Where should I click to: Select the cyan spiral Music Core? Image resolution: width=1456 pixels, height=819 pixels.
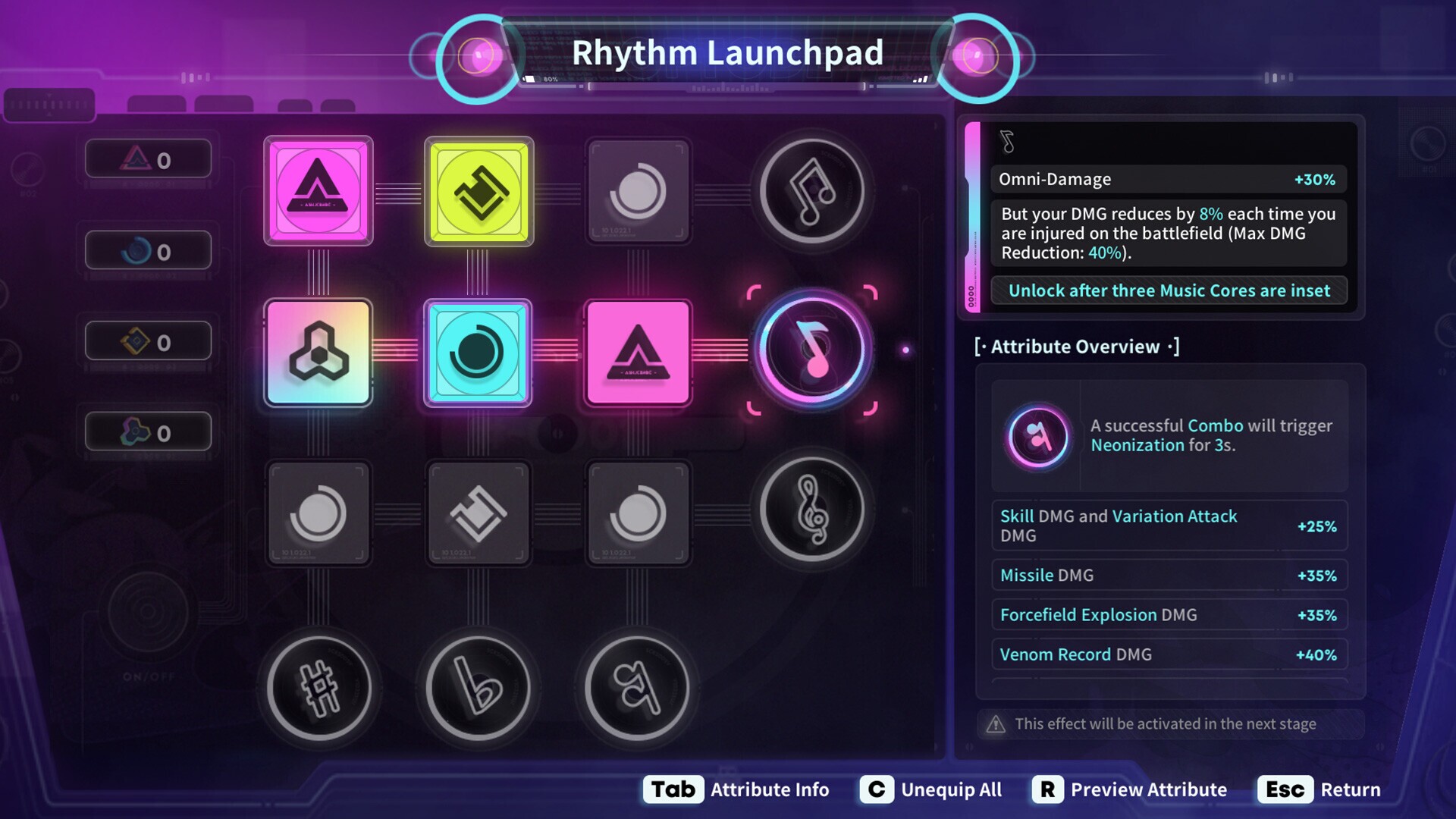click(478, 353)
